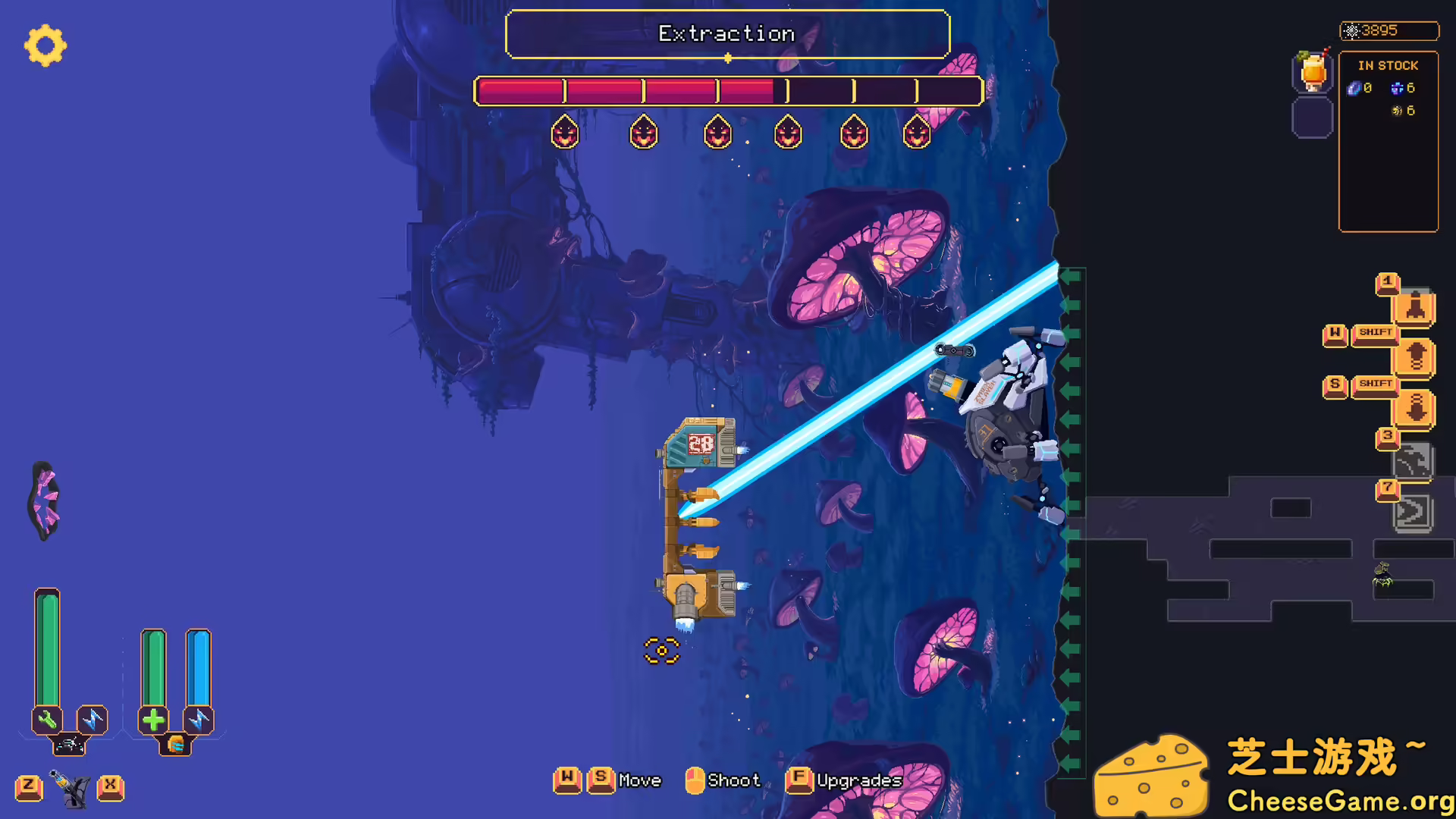This screenshot has height=819, width=1456.
Task: Click the boss health bar at the top
Action: coord(727,91)
